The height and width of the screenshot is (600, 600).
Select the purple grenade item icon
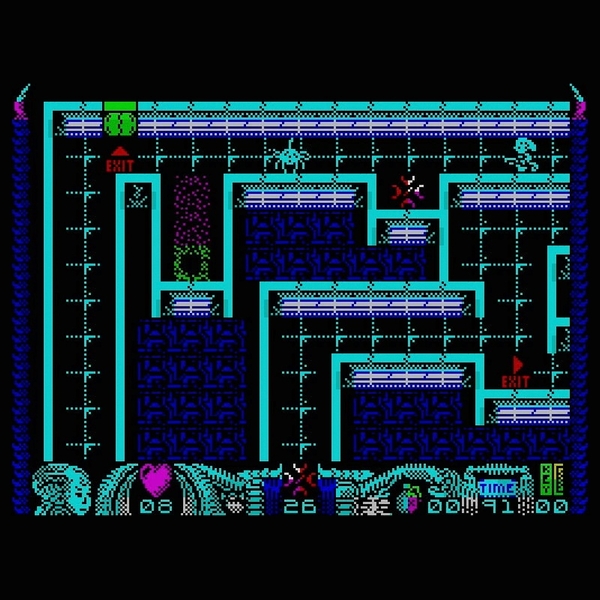411,496
